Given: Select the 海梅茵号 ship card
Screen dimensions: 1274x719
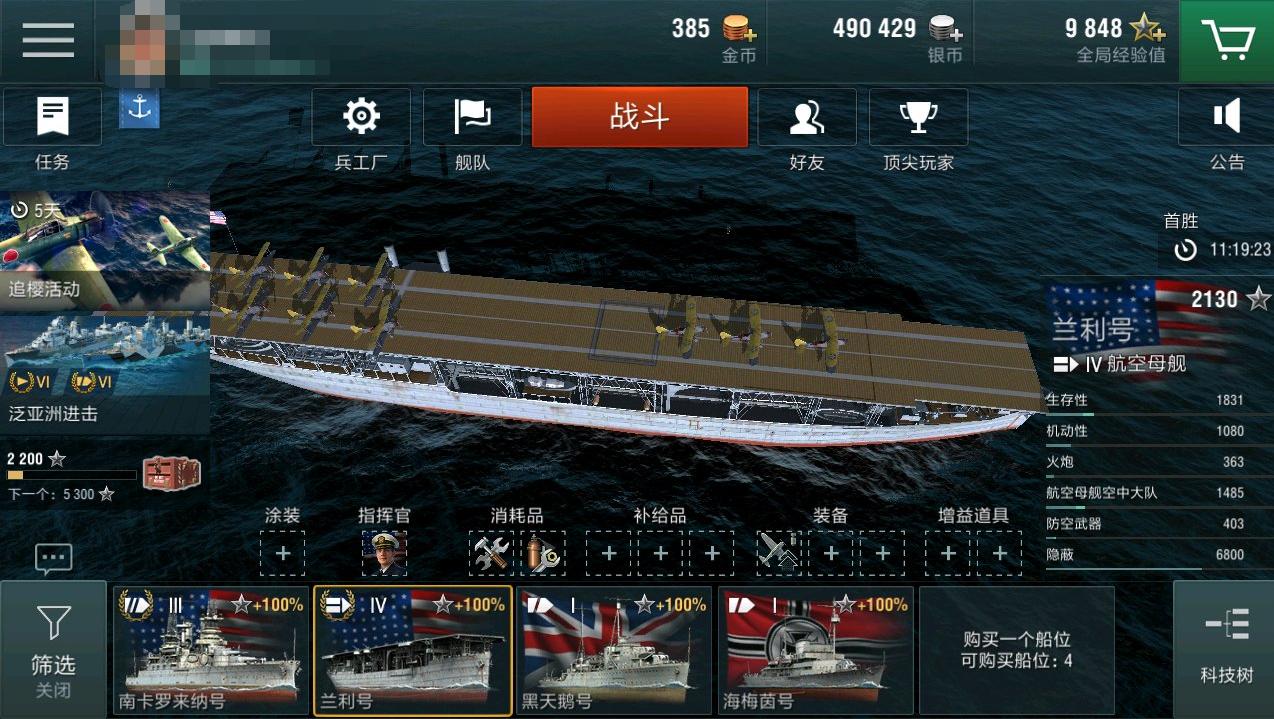Looking at the screenshot, I should coord(815,649).
